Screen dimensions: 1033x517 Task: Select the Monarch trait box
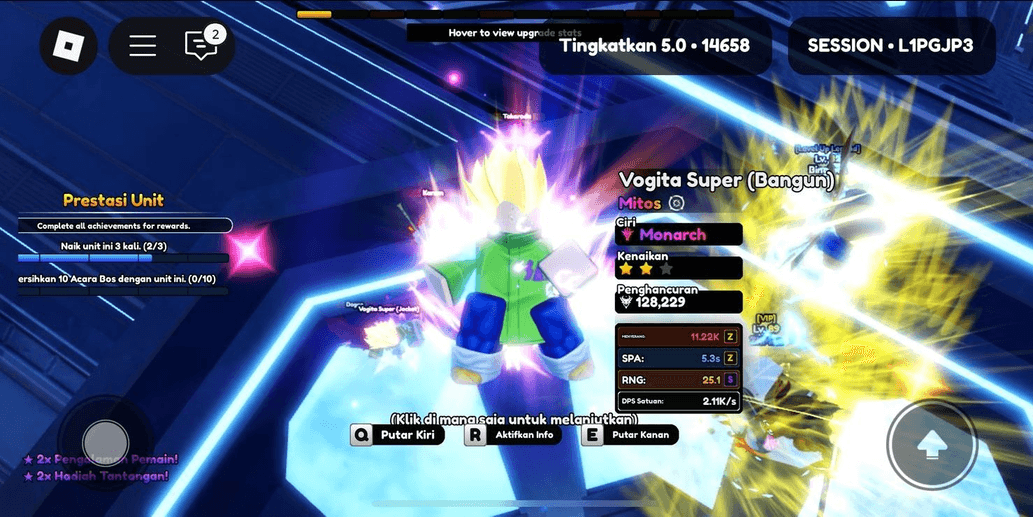pos(679,234)
